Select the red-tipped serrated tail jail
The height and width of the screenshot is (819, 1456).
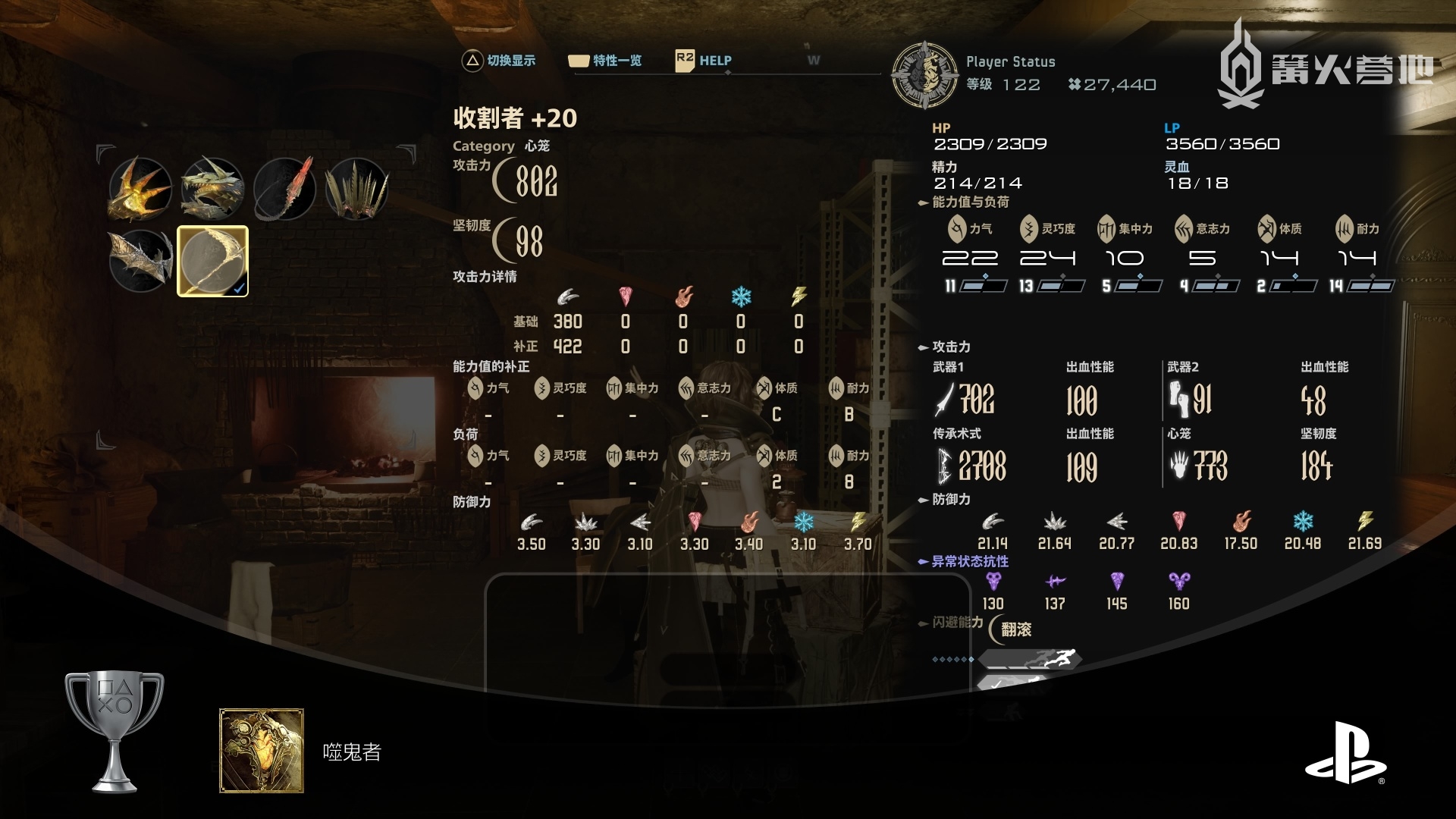coord(285,189)
